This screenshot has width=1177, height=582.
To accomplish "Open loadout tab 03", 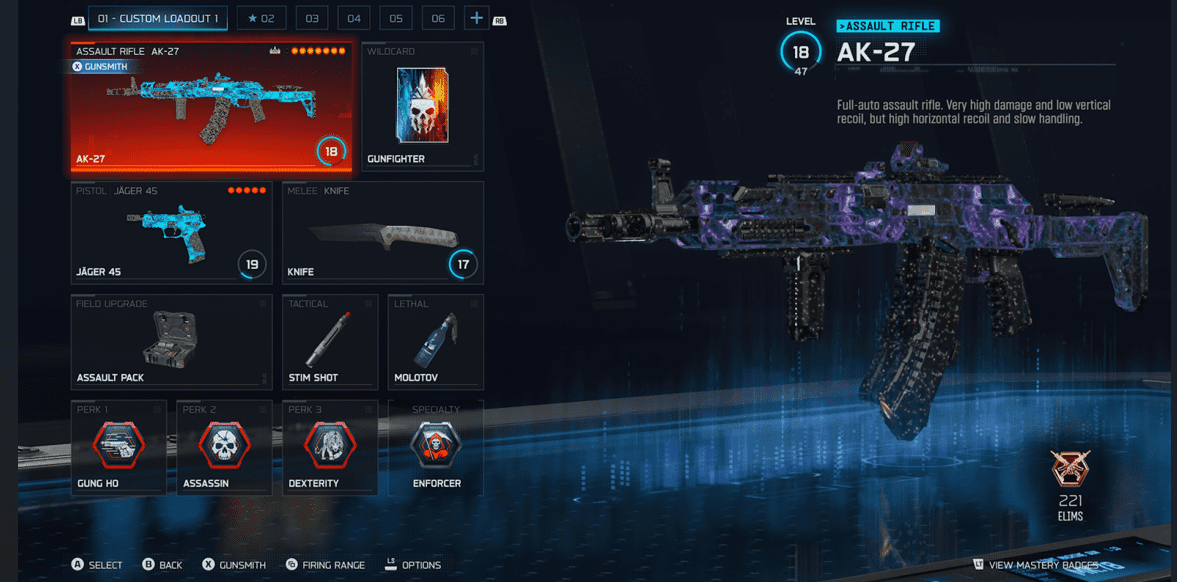I will pyautogui.click(x=312, y=18).
